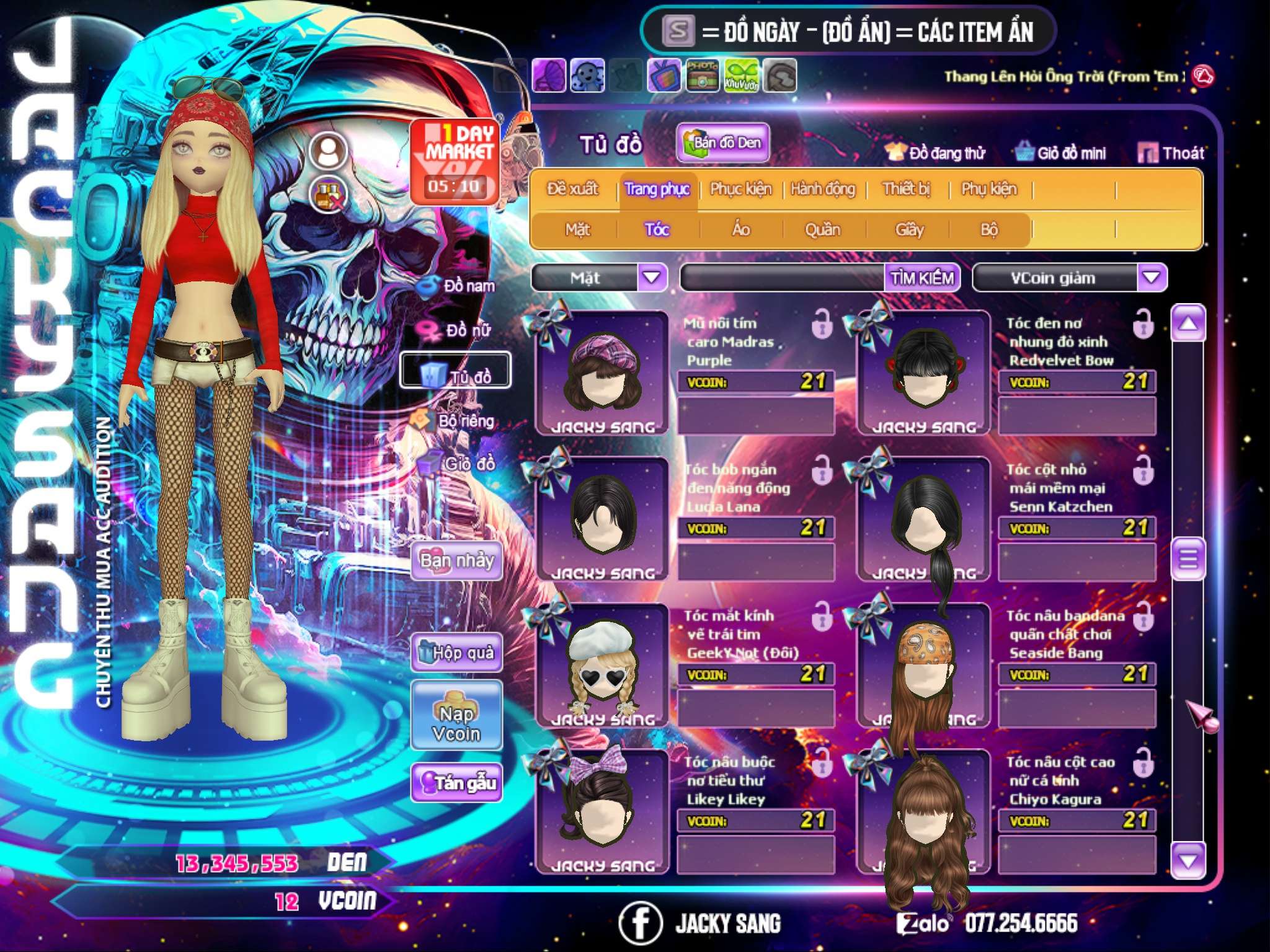
Task: Switch to the Hành động tab
Action: click(822, 189)
